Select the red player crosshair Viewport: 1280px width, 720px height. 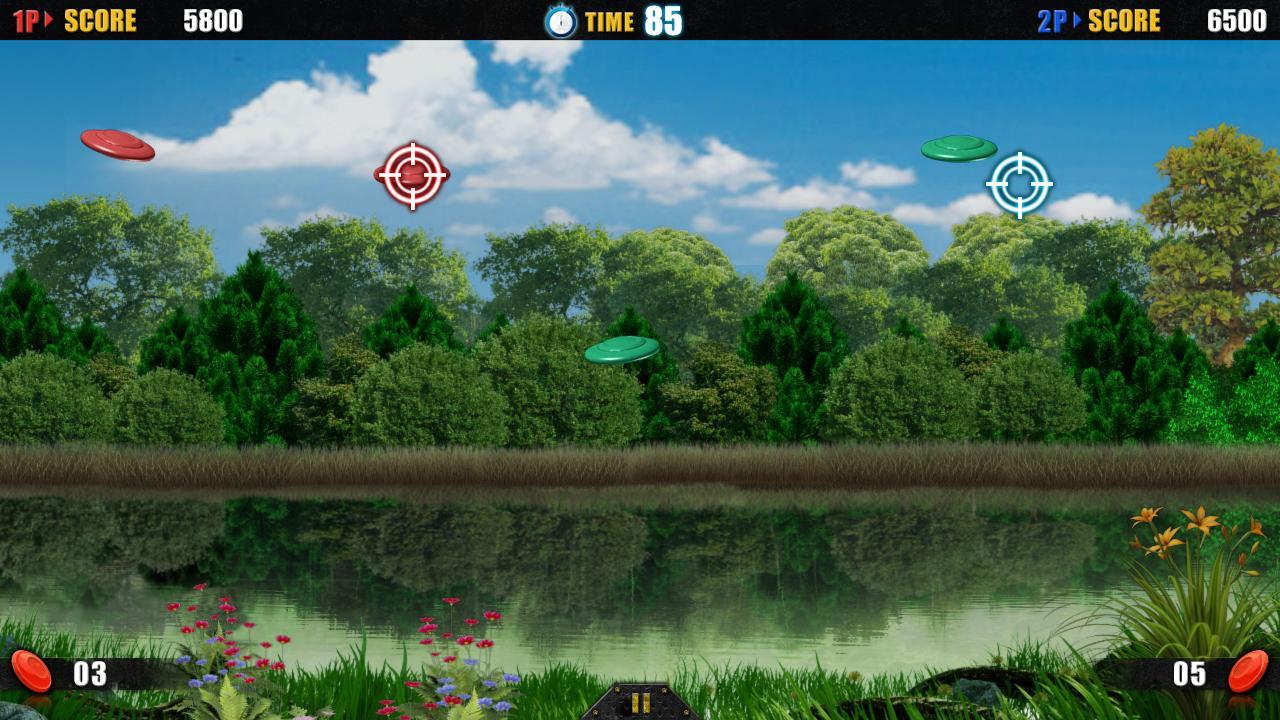tap(411, 177)
